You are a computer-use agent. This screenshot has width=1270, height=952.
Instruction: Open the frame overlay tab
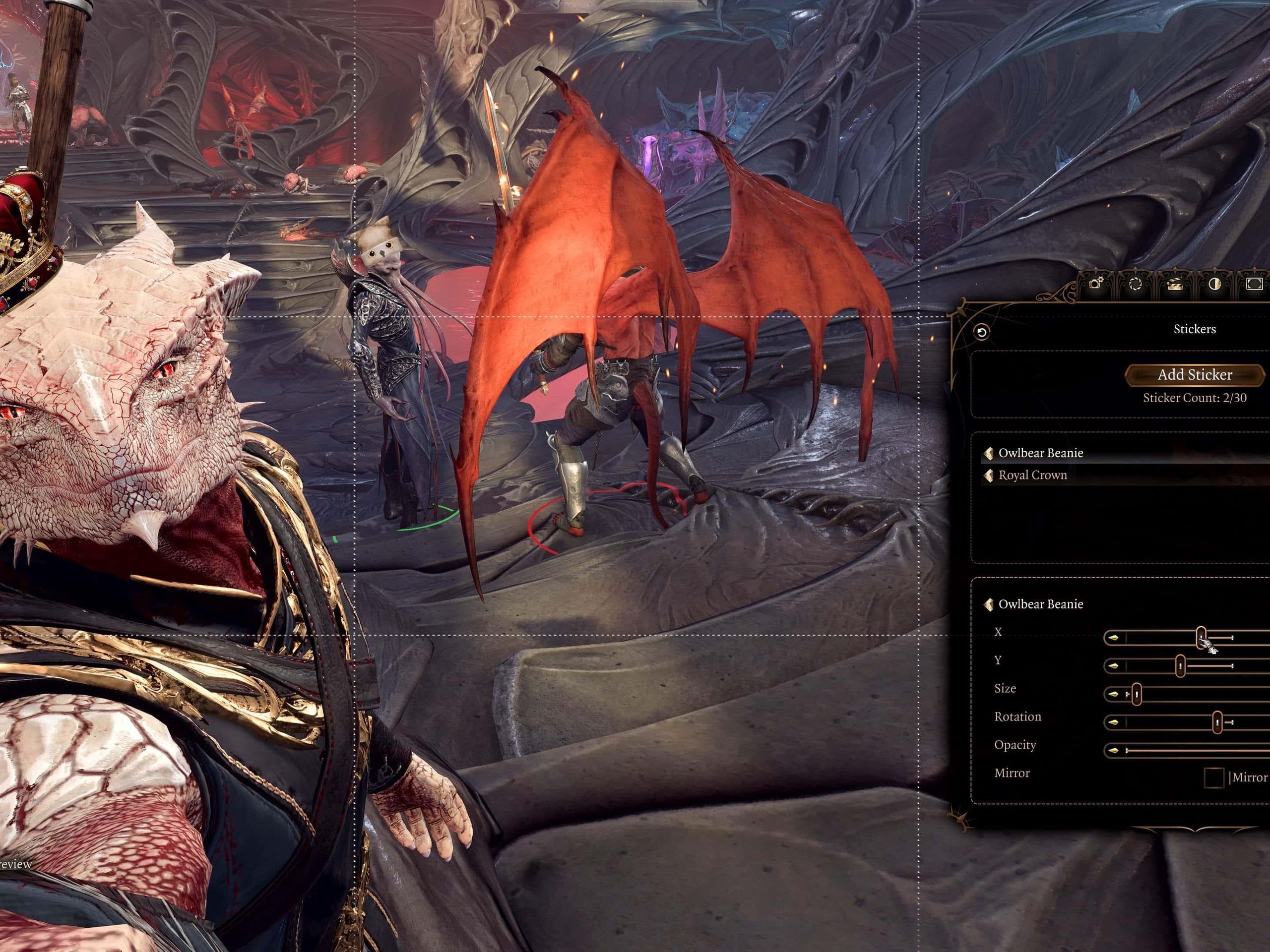(1254, 284)
